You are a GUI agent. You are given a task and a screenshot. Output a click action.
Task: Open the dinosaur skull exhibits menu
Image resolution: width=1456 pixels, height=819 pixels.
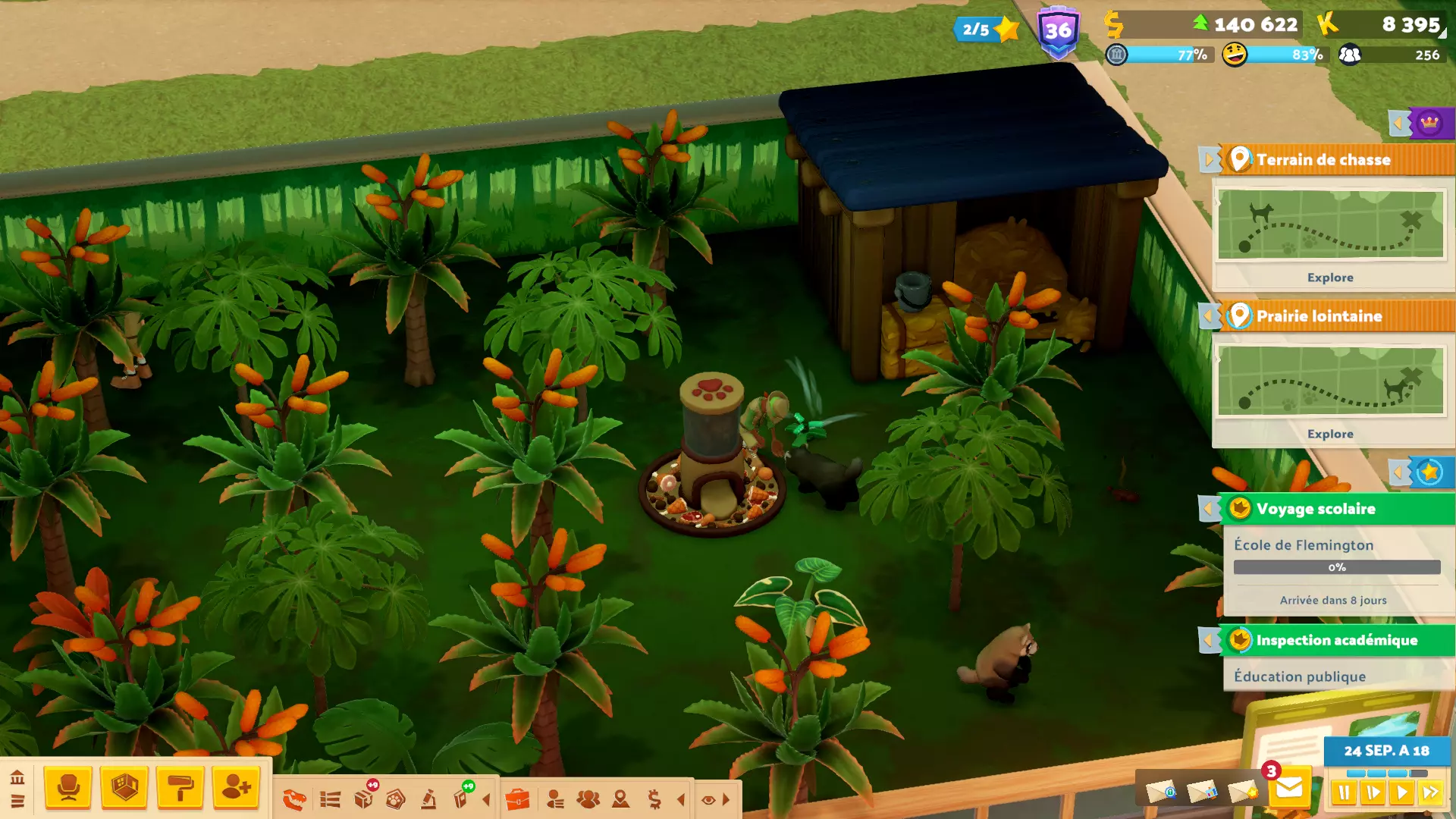pyautogui.click(x=294, y=799)
